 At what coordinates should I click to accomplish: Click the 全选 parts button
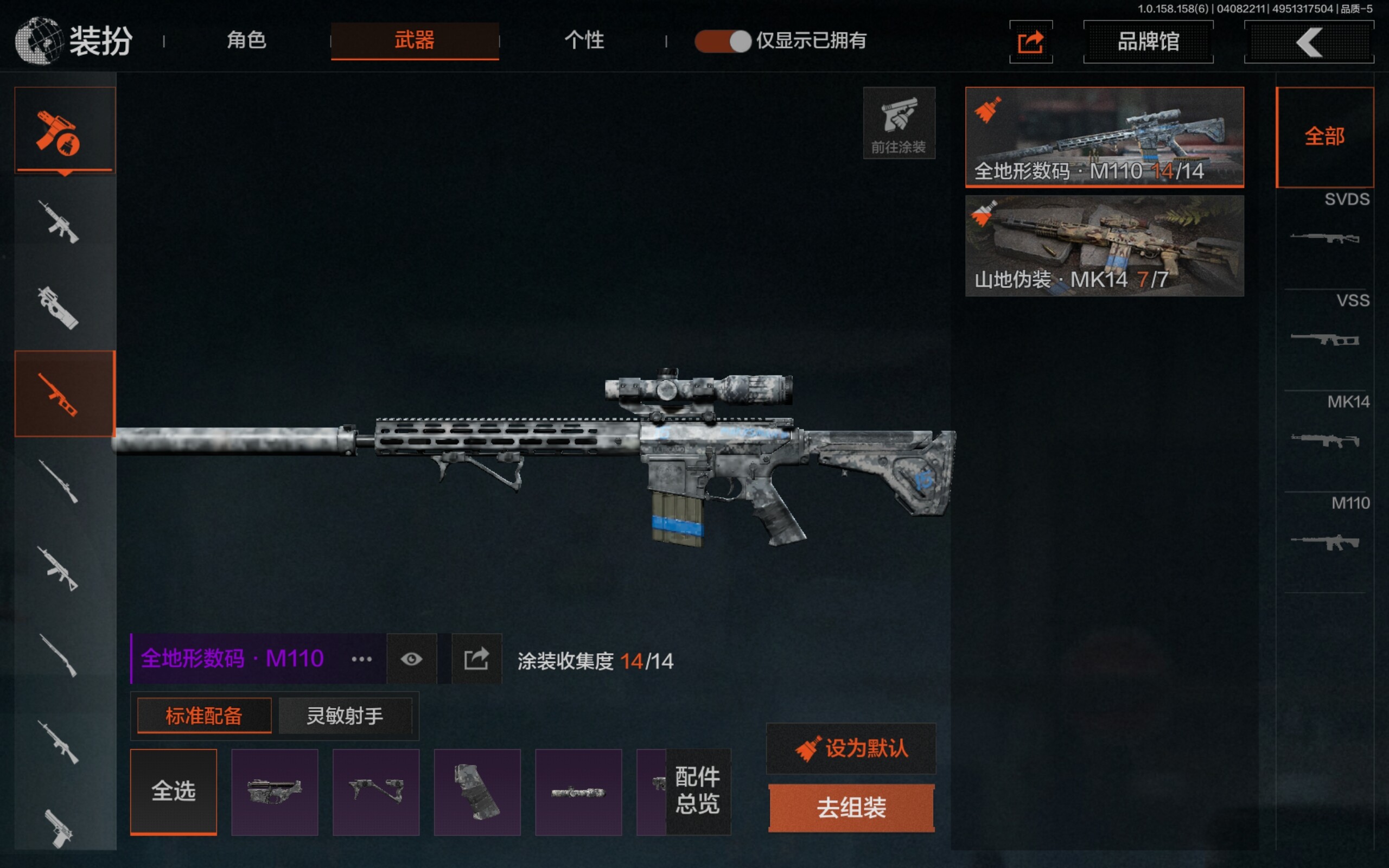coord(173,792)
